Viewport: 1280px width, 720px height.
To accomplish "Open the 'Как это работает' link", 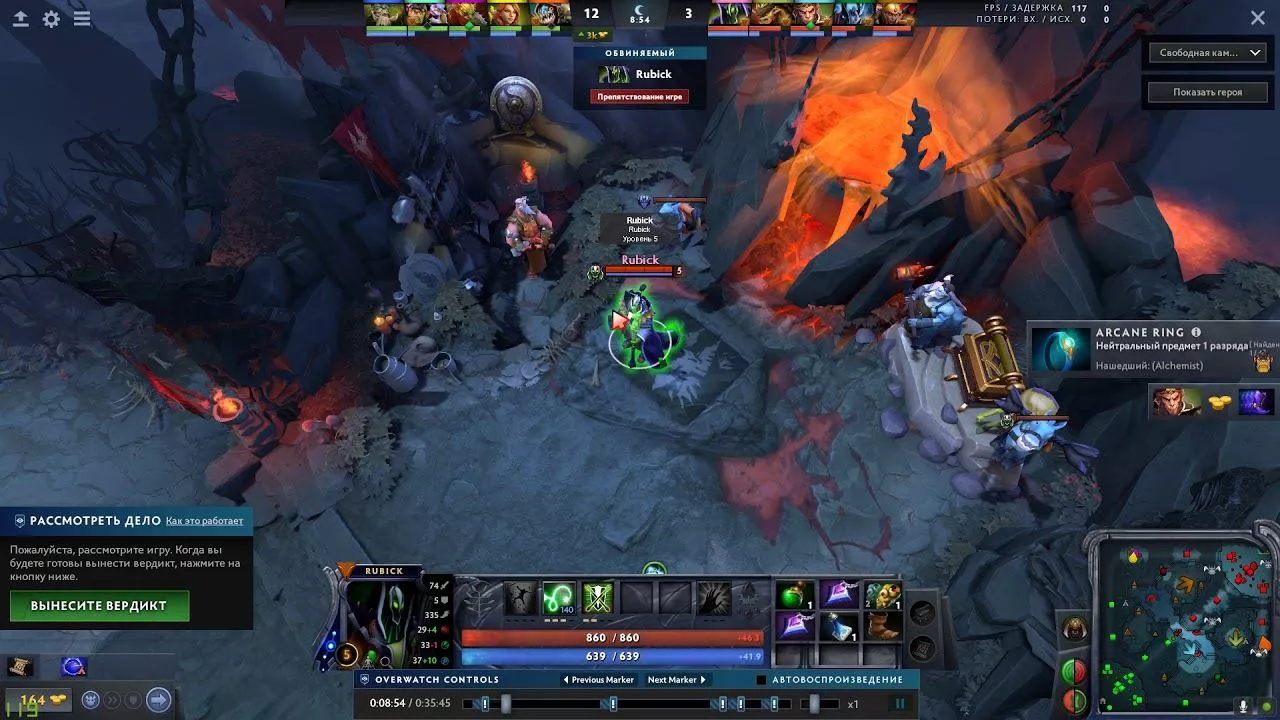I will tap(204, 521).
